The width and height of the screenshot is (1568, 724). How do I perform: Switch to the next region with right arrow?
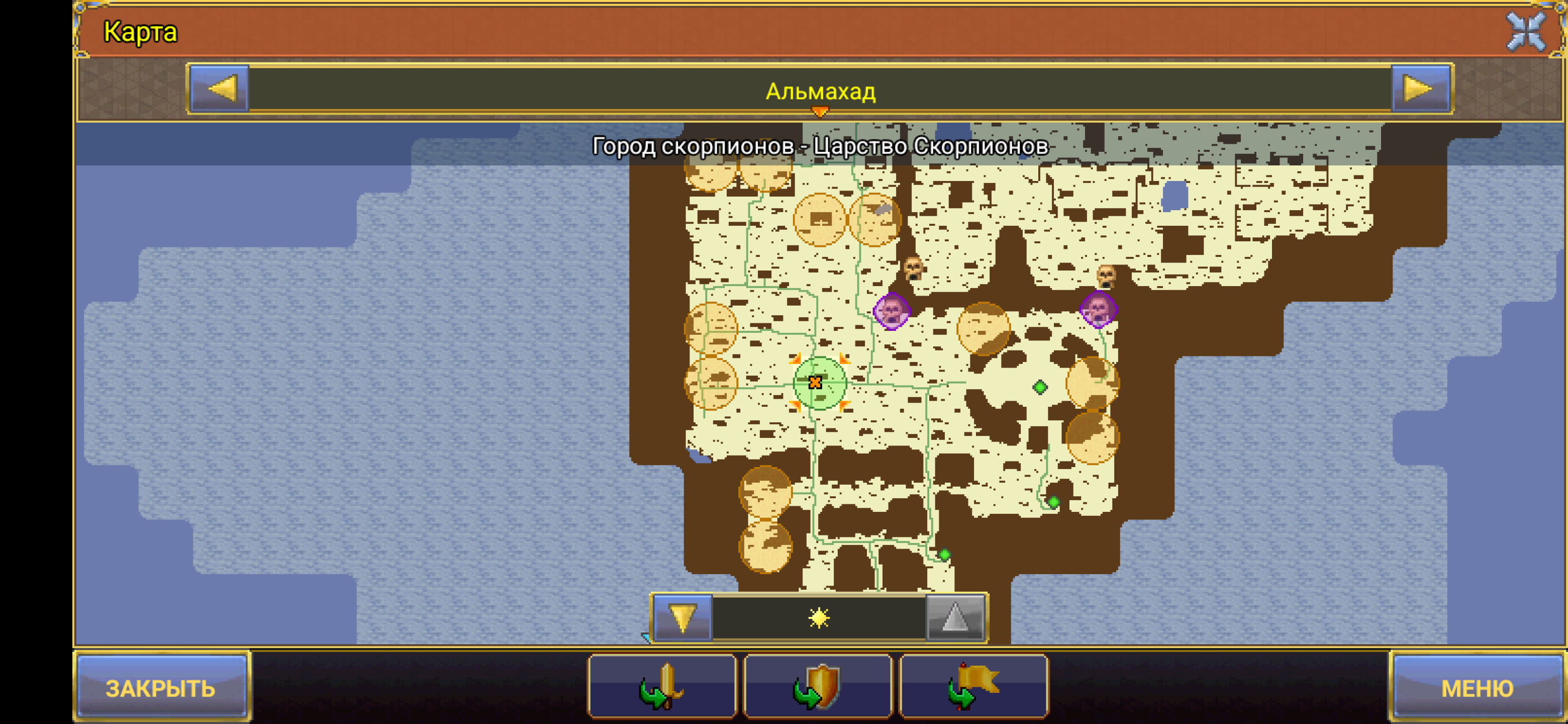(x=1420, y=89)
